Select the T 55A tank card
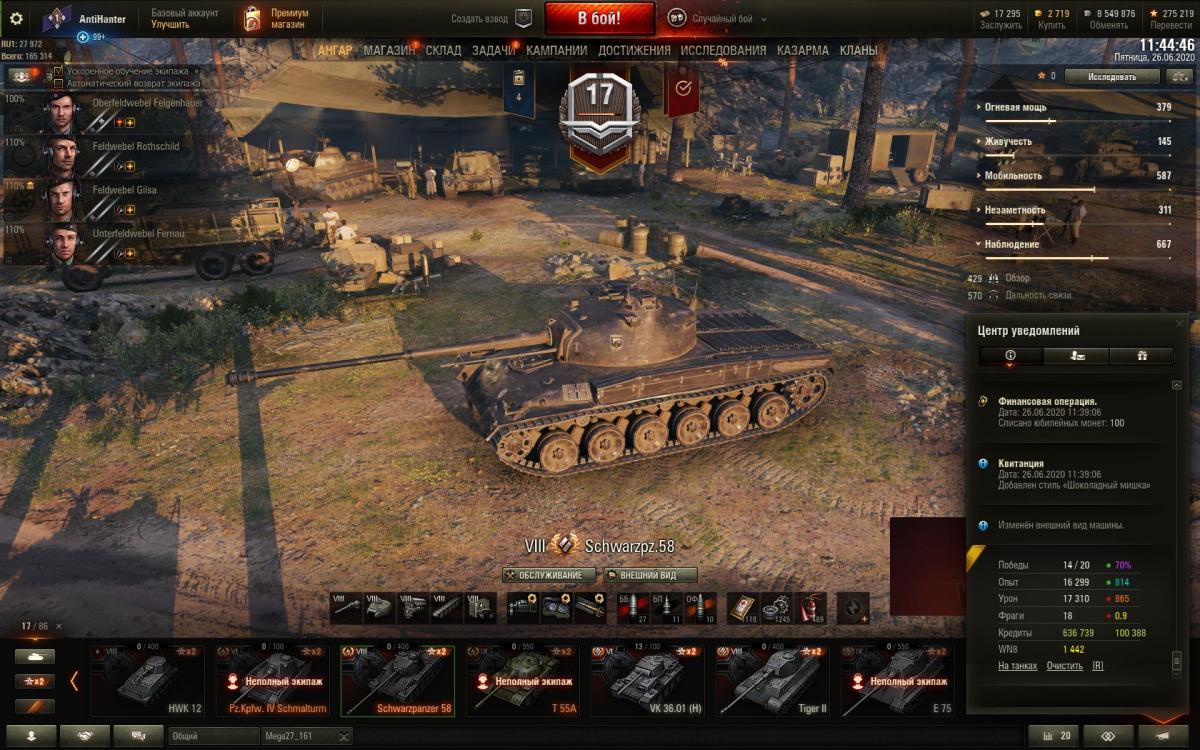 (x=522, y=681)
